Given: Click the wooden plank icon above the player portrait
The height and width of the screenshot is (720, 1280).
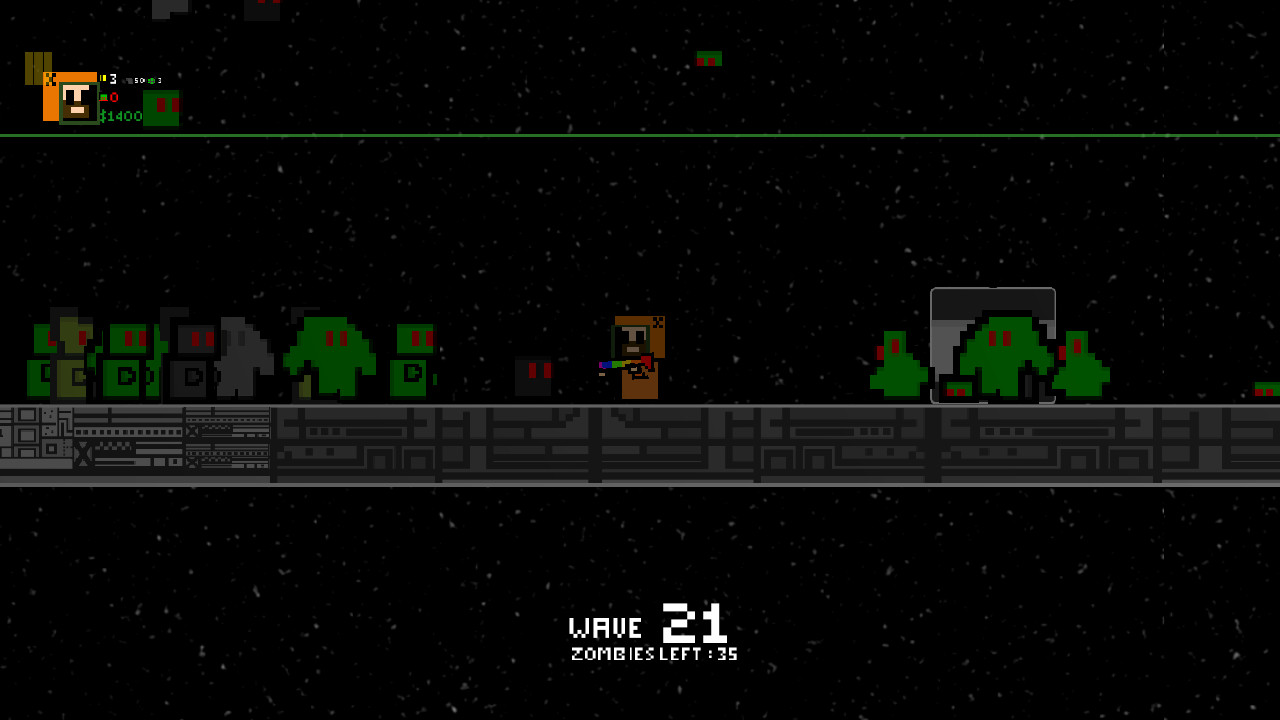Looking at the screenshot, I should (38, 68).
